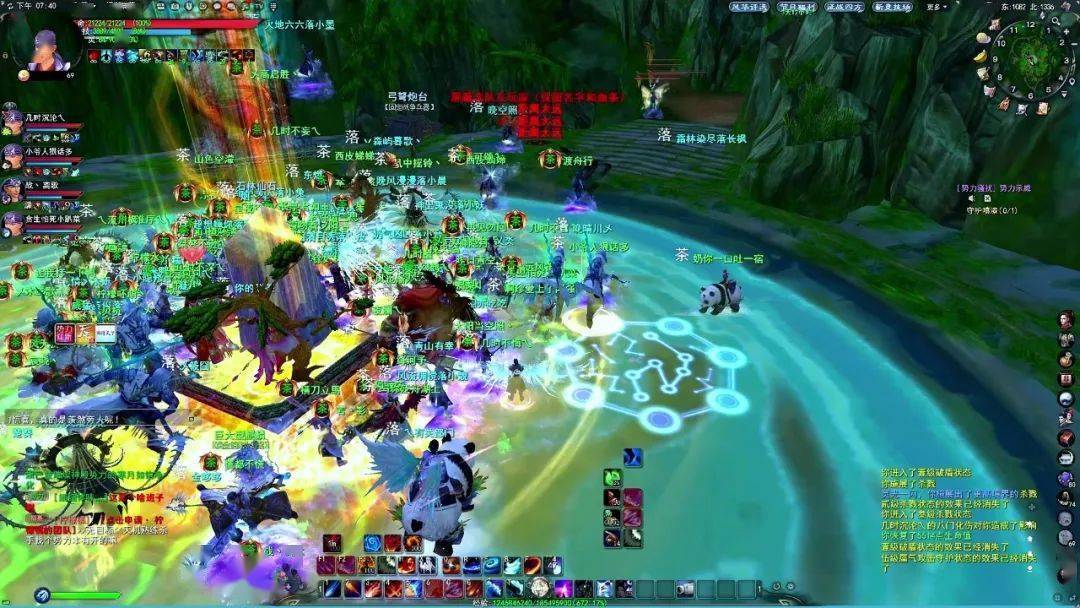Open the player character portrait

tap(45, 43)
